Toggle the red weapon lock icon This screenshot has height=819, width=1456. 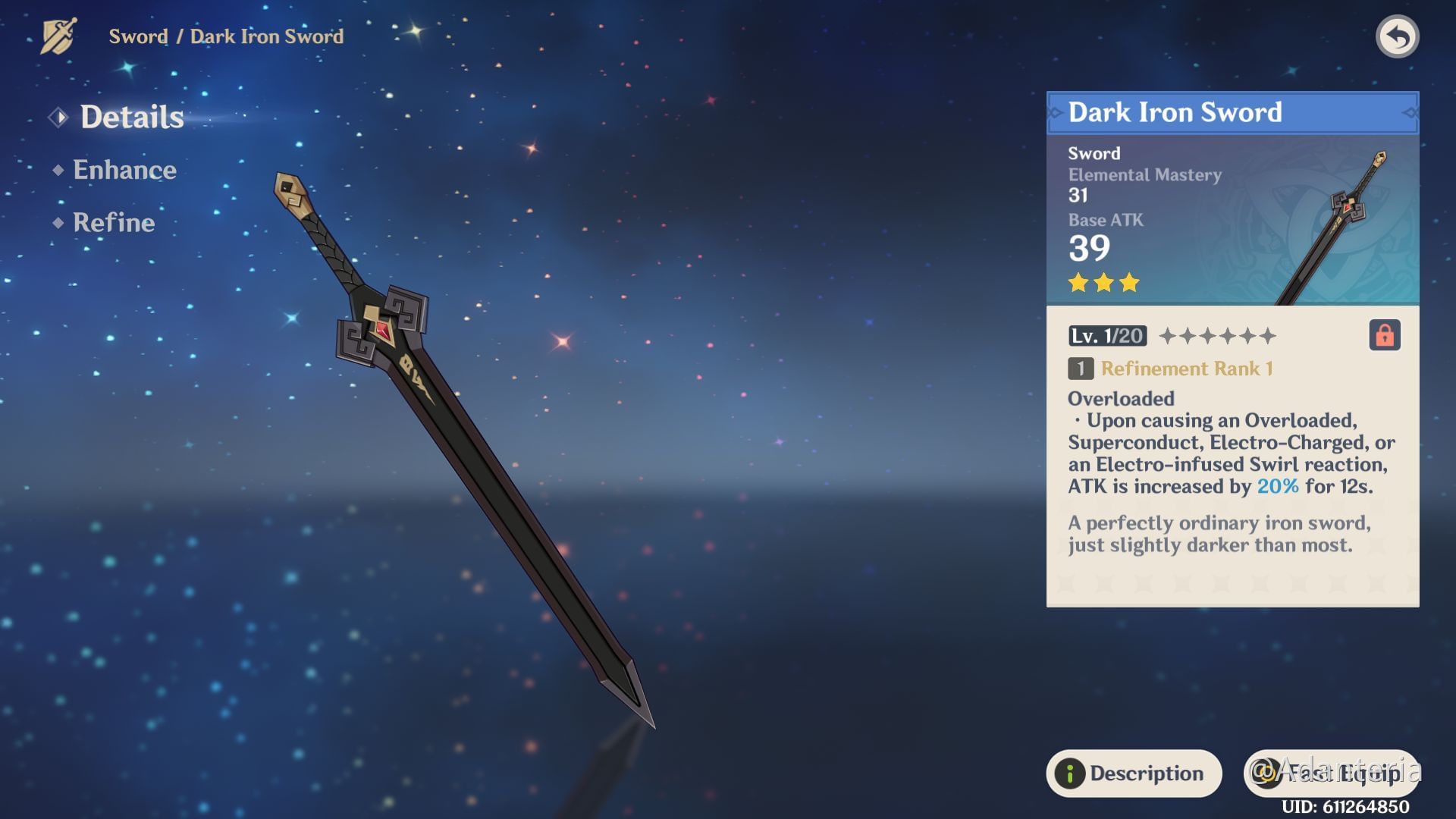tap(1384, 335)
